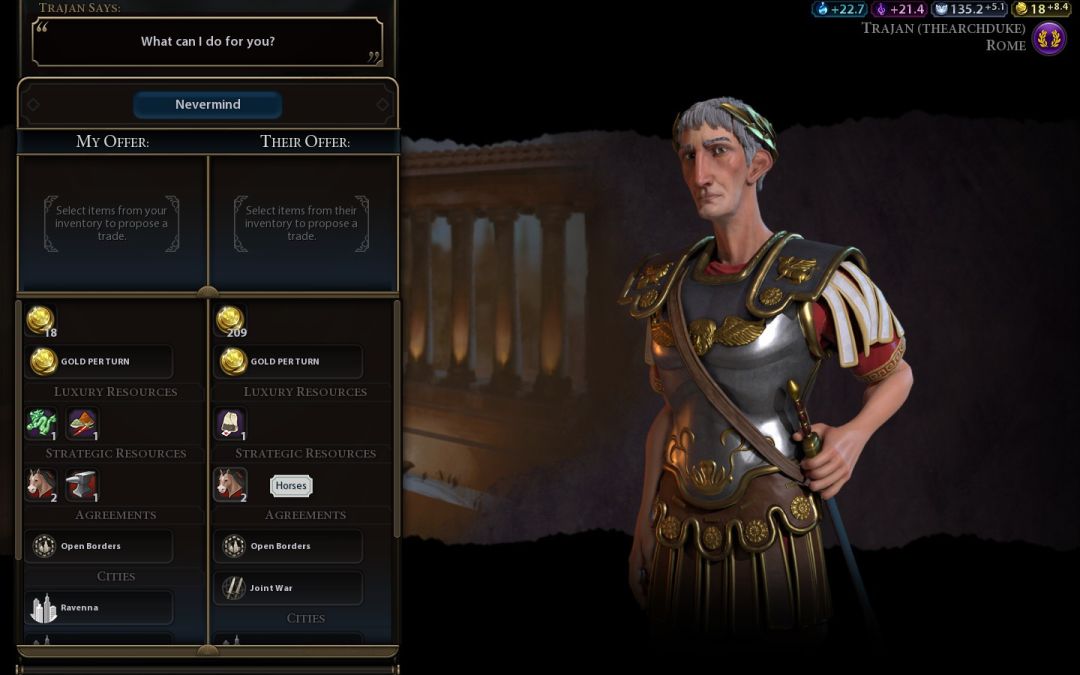1080x675 pixels.
Task: Offer the city of Ravenna
Action: [x=98, y=607]
